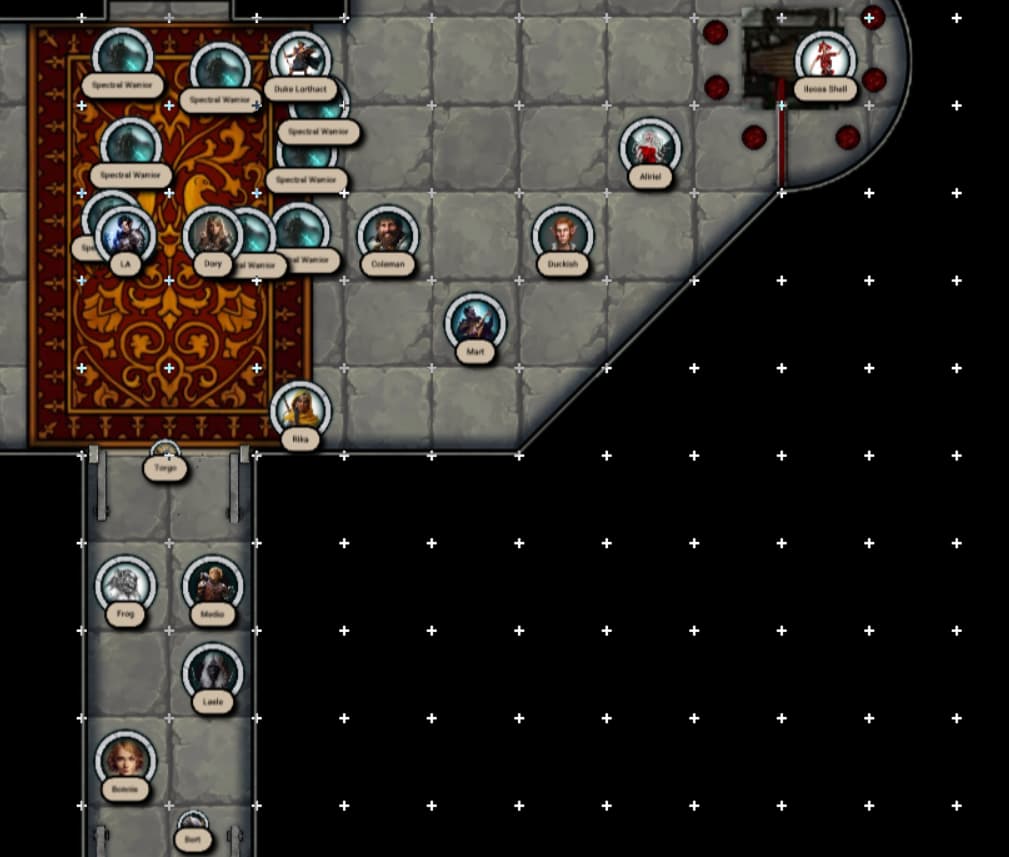The height and width of the screenshot is (857, 1009).
Task: Choose the Alirial token in red
Action: pos(650,147)
